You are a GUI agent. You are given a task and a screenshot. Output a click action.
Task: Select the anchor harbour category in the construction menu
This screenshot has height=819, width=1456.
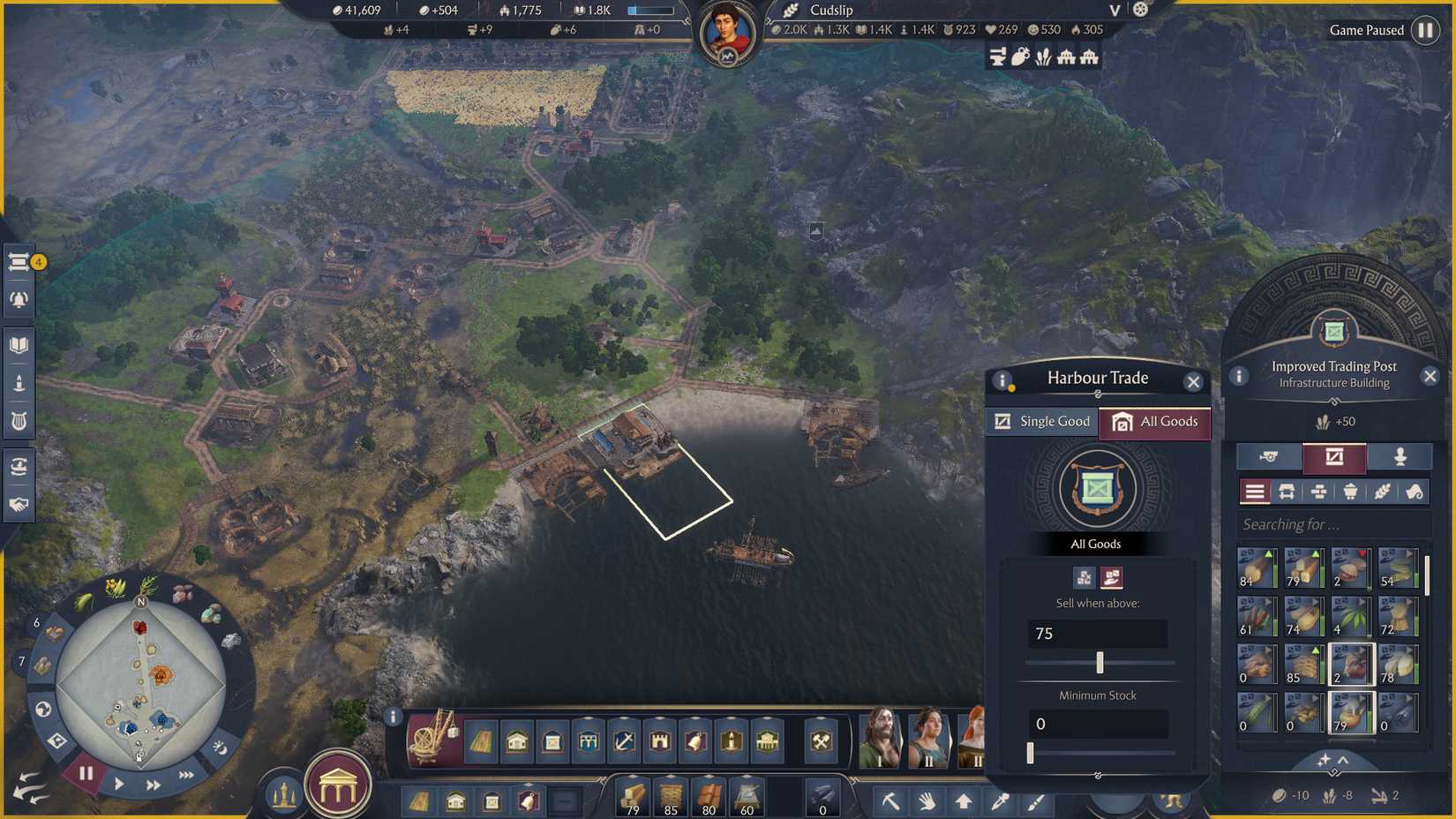click(625, 742)
